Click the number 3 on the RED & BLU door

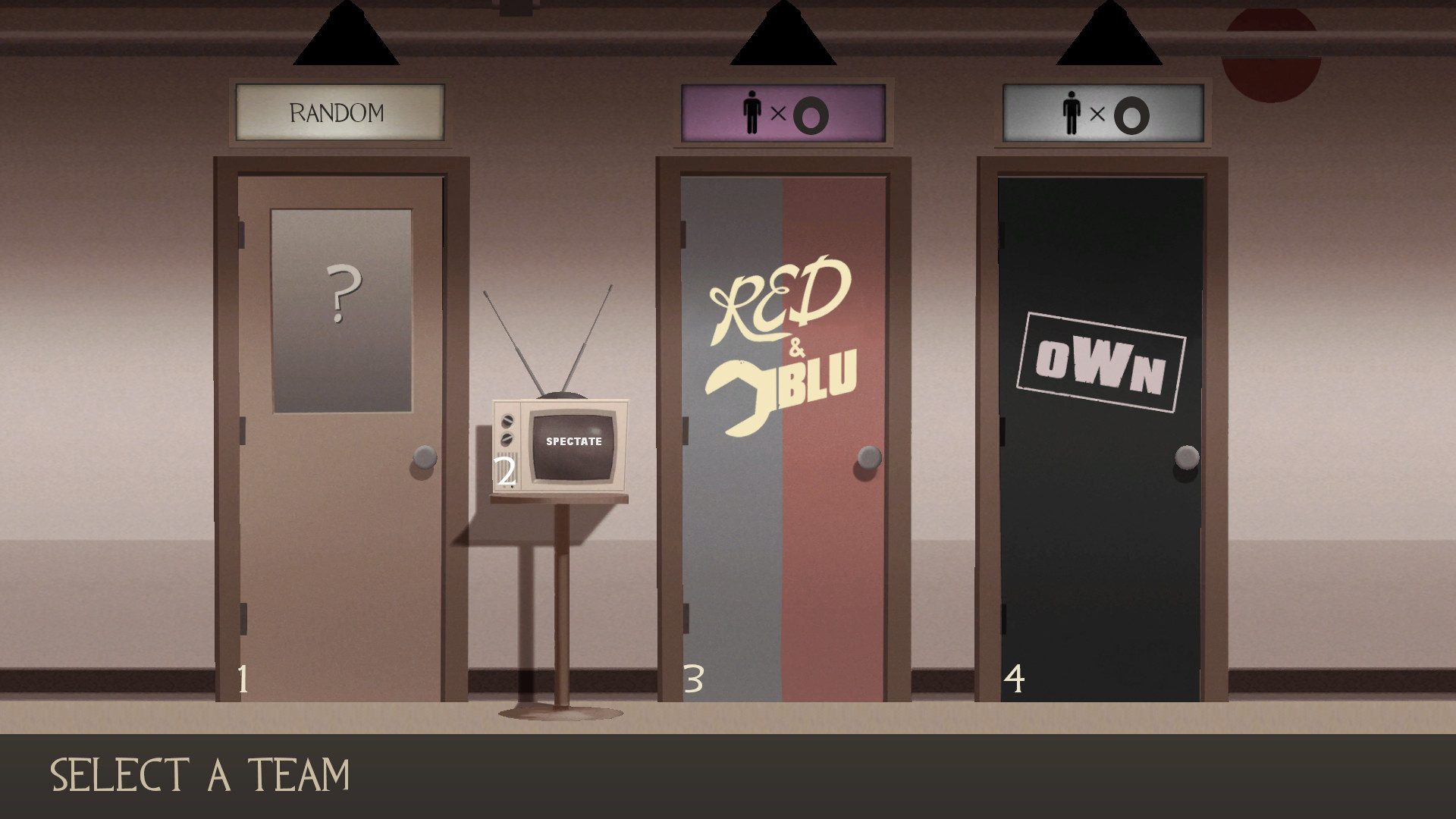(693, 679)
